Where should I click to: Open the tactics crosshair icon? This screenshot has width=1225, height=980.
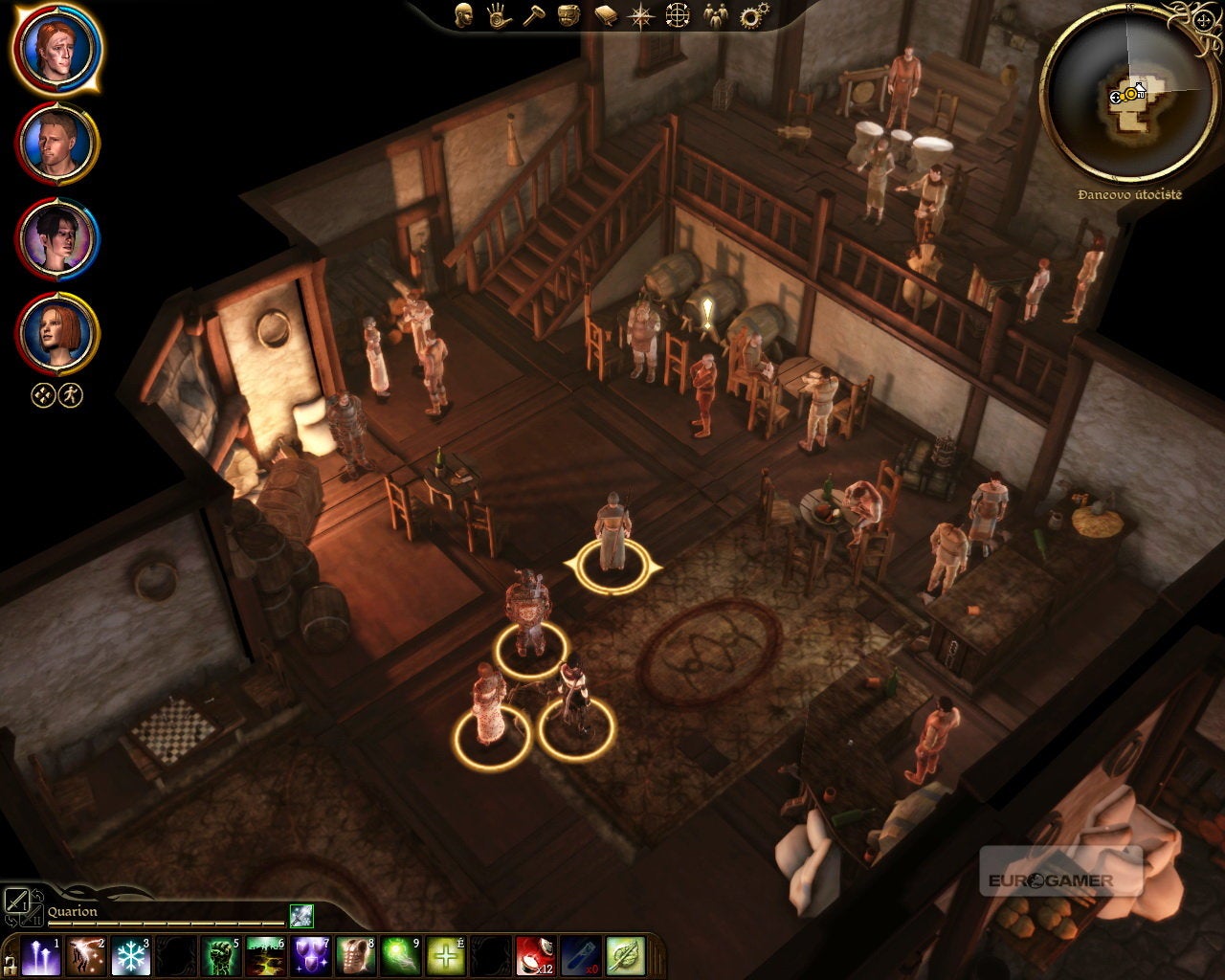[678, 15]
